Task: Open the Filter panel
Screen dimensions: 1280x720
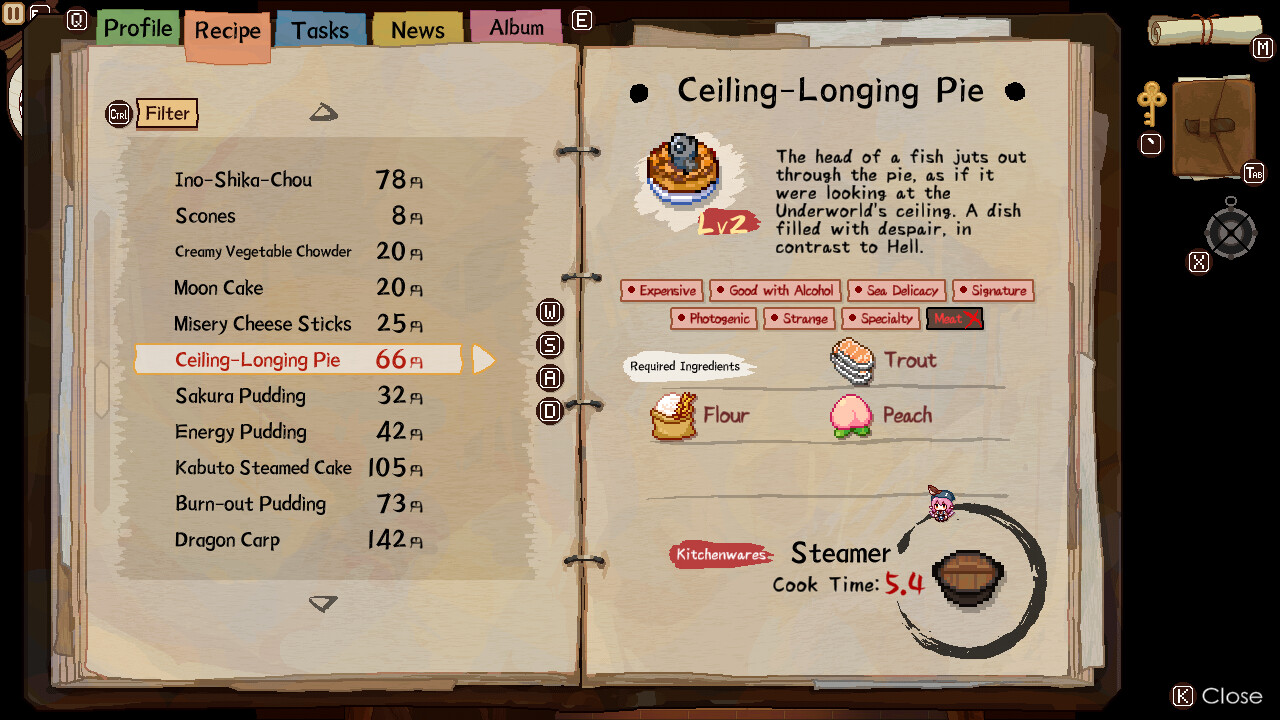Action: (166, 113)
